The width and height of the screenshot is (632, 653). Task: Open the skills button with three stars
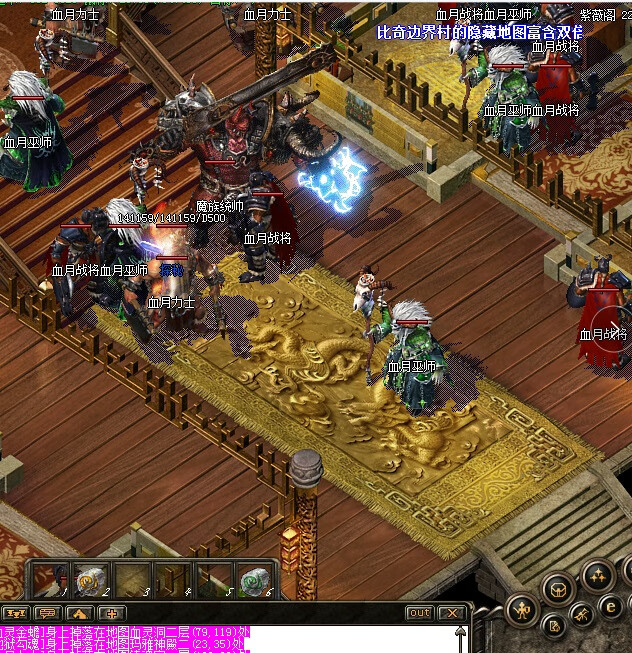[x=598, y=575]
